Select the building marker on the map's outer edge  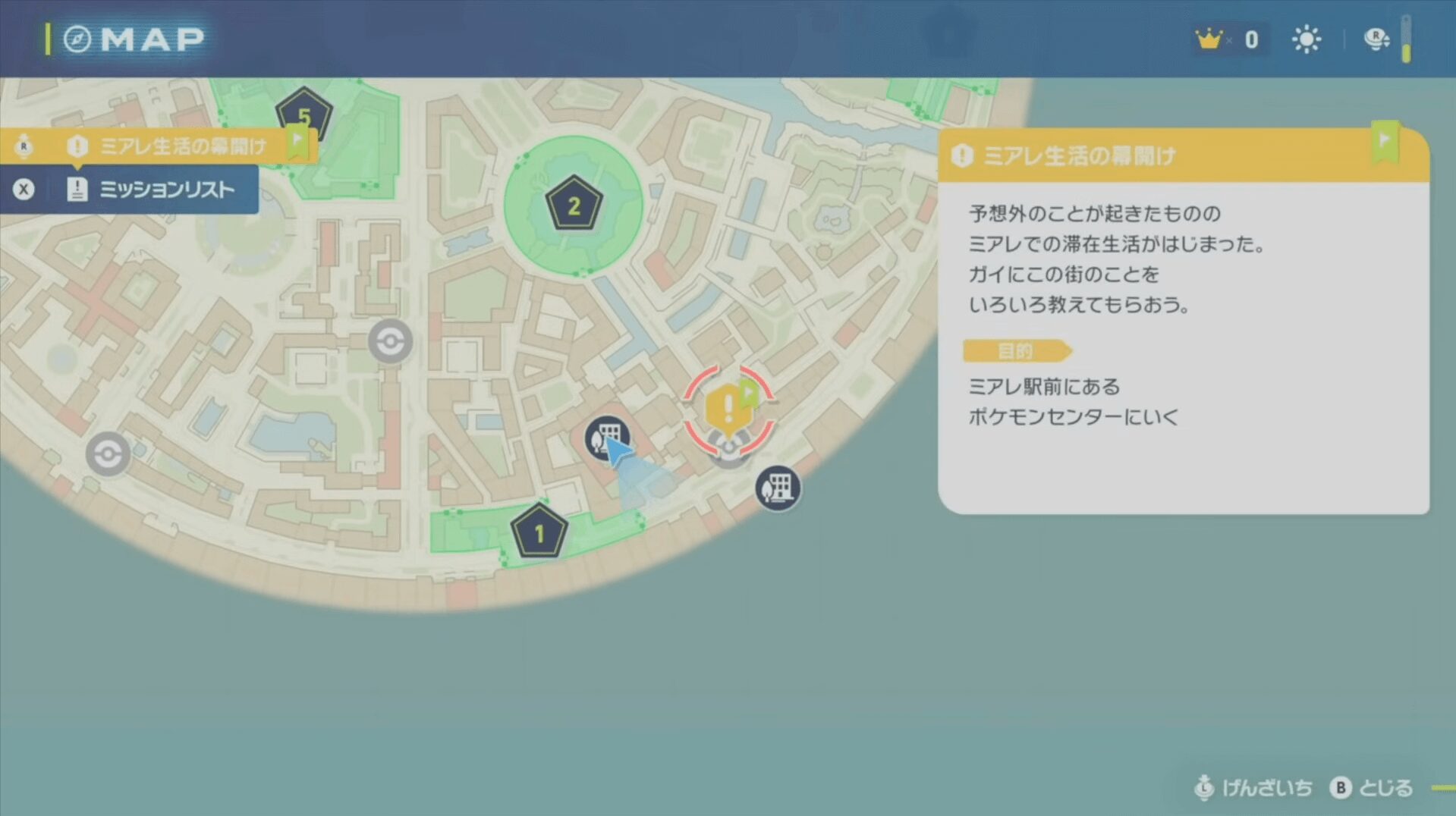coord(777,488)
